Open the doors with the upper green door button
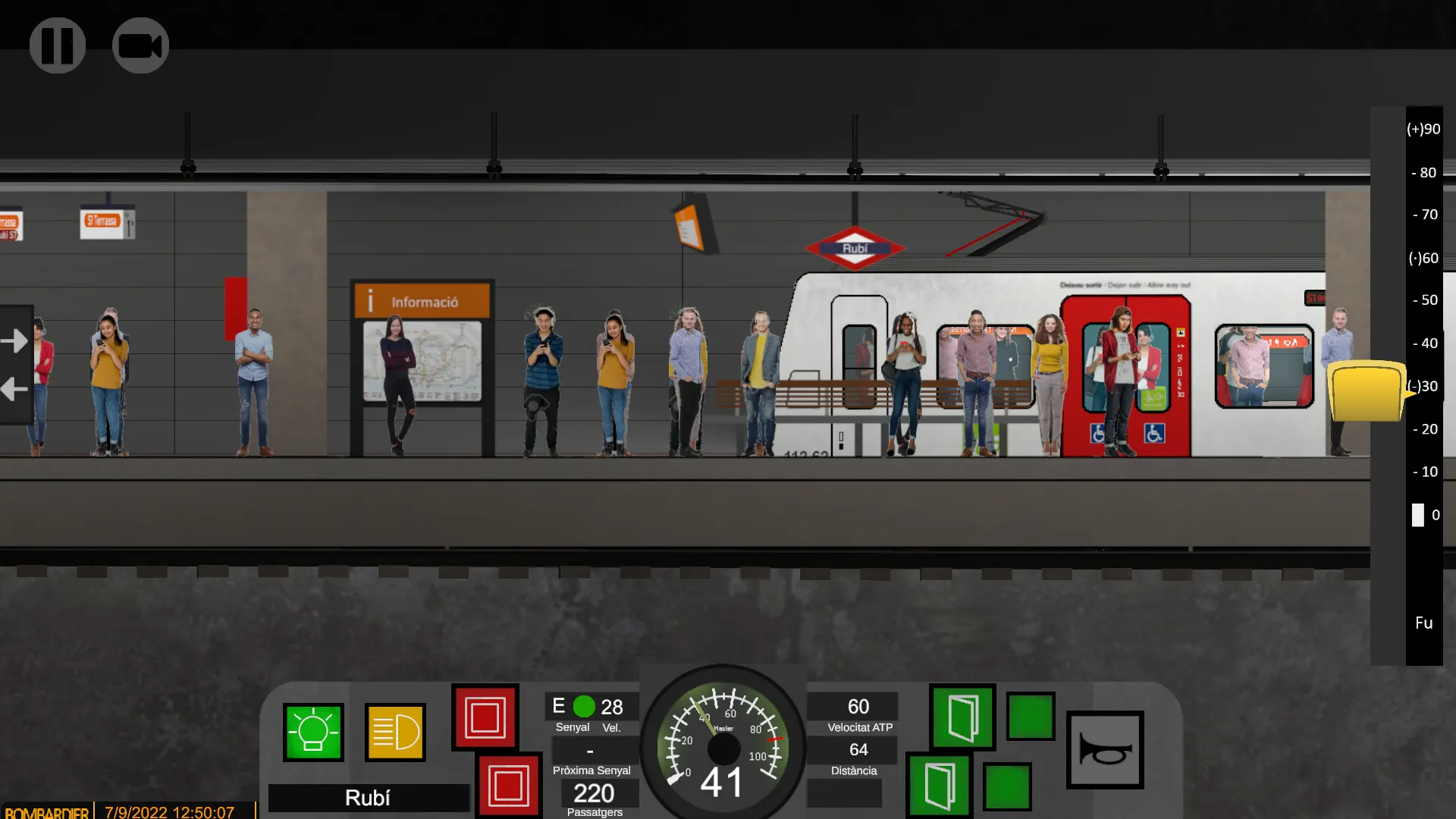Screen dimensions: 1456x819 [x=962, y=717]
